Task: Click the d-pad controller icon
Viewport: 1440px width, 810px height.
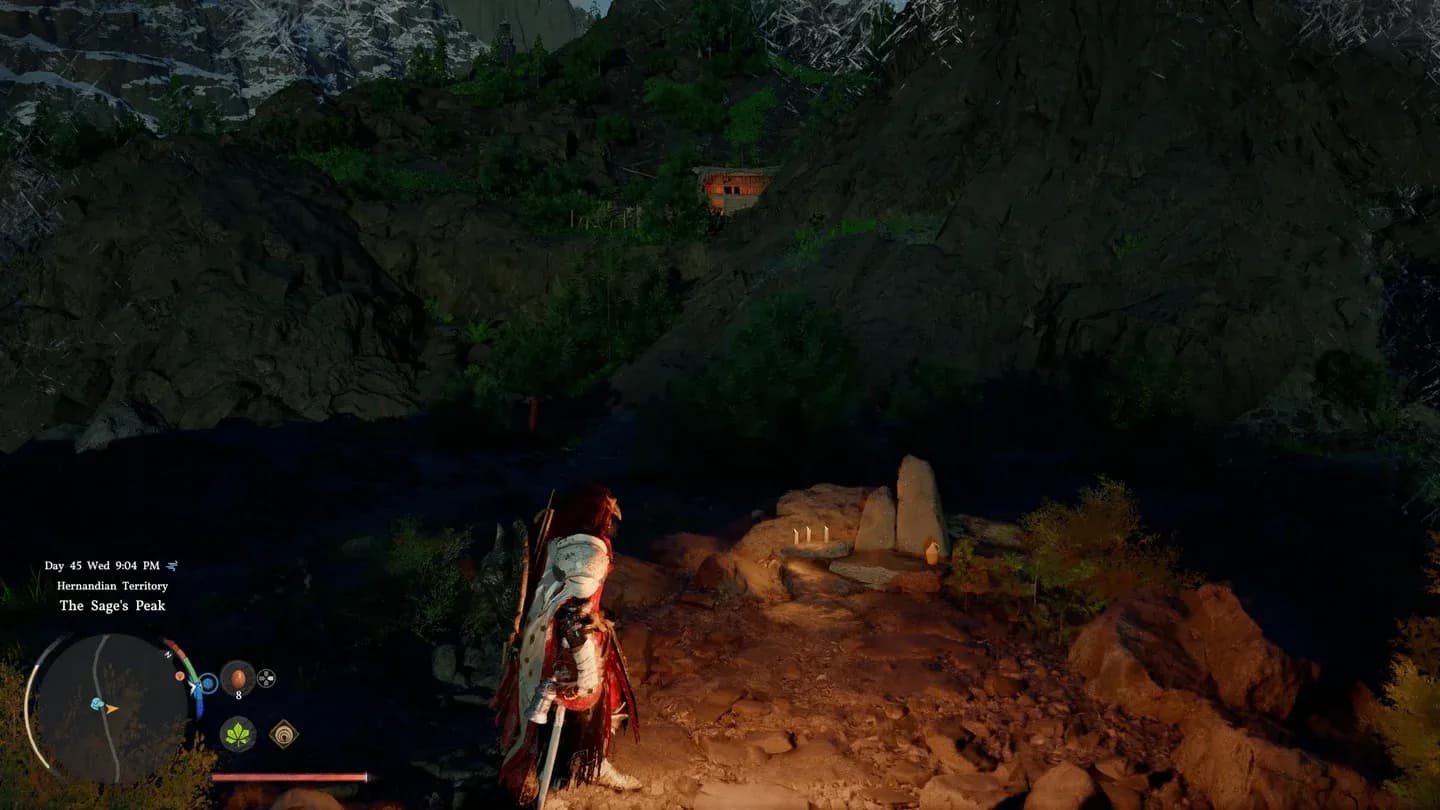Action: click(x=268, y=677)
